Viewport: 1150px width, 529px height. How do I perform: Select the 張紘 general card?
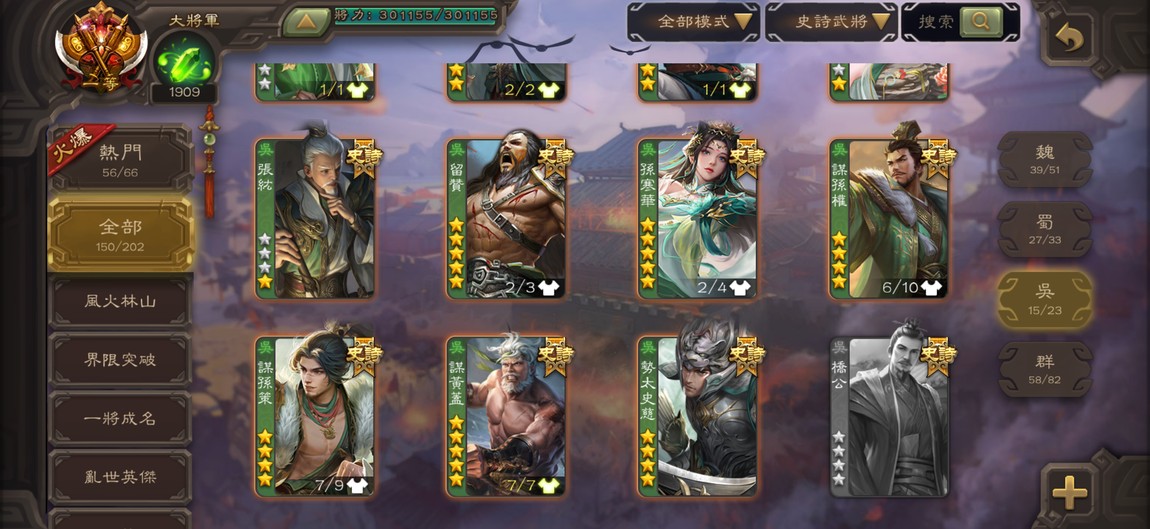[x=315, y=219]
